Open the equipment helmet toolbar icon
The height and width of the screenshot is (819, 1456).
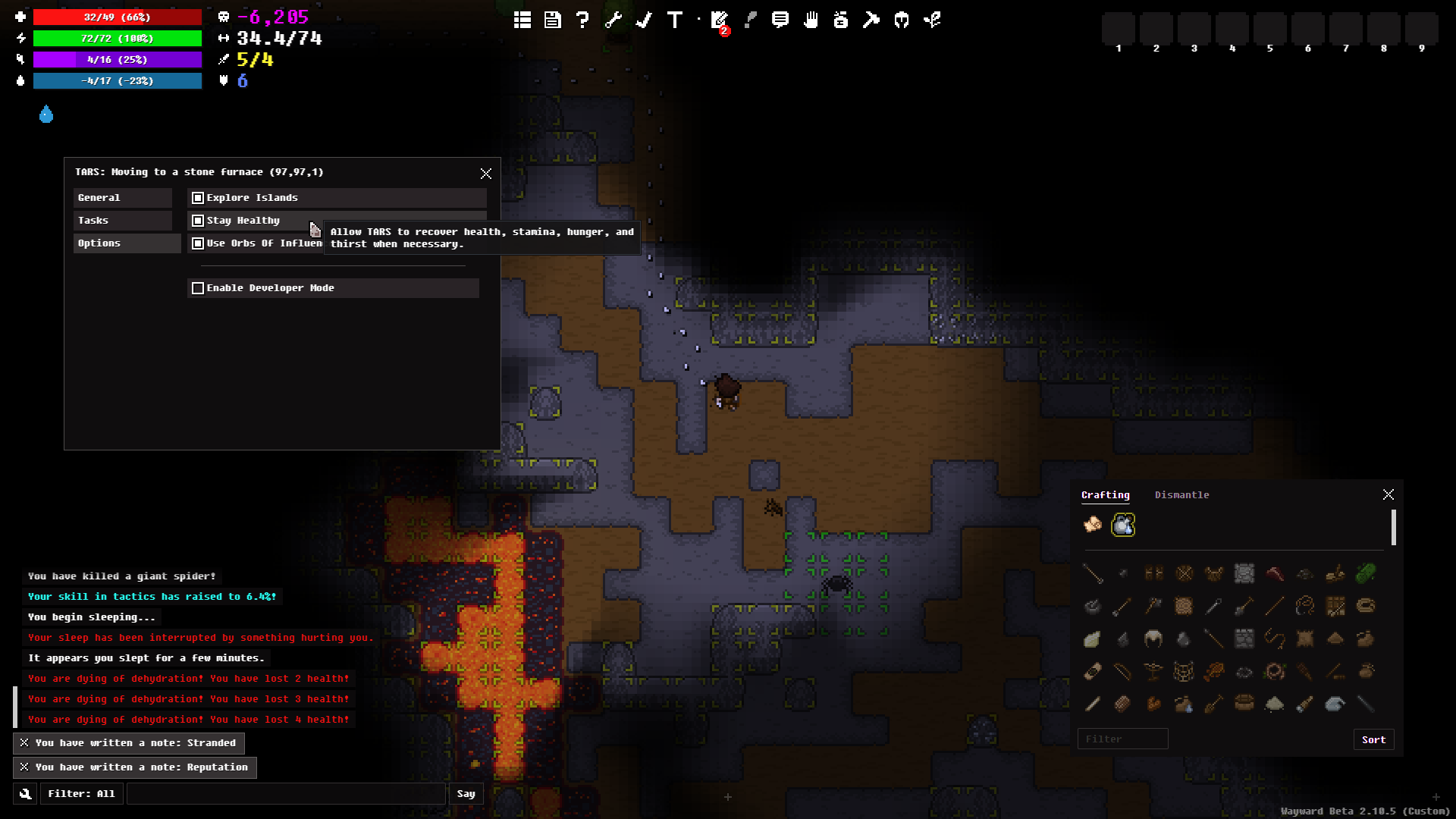tap(902, 20)
